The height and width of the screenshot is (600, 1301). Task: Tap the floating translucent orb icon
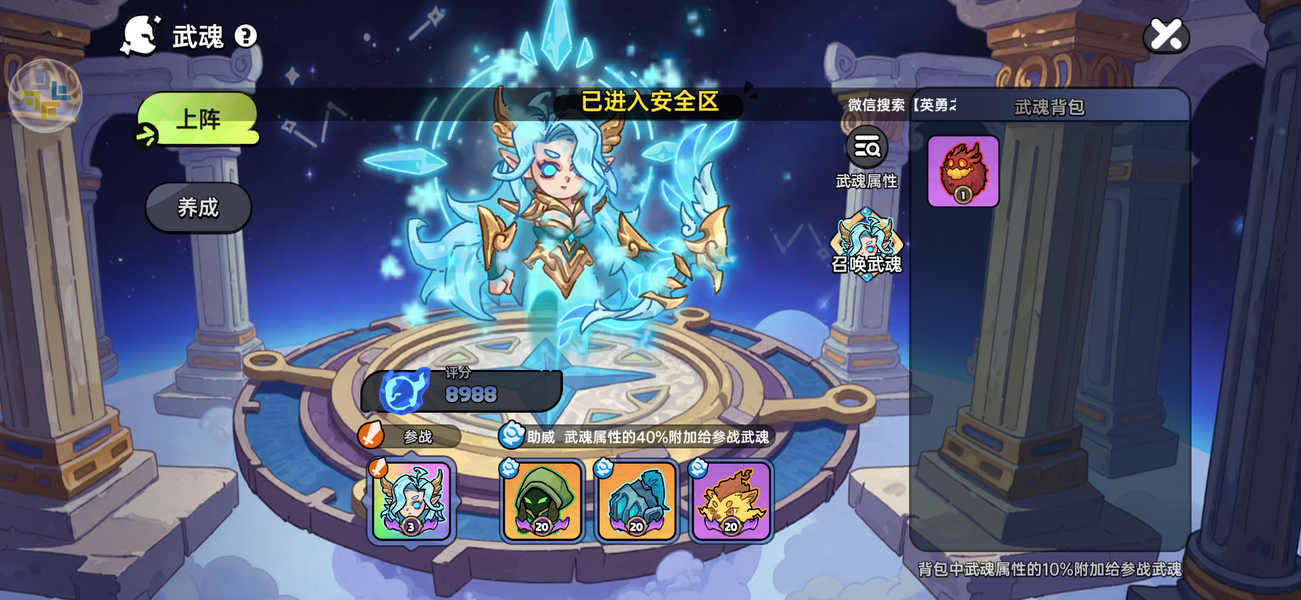[45, 96]
